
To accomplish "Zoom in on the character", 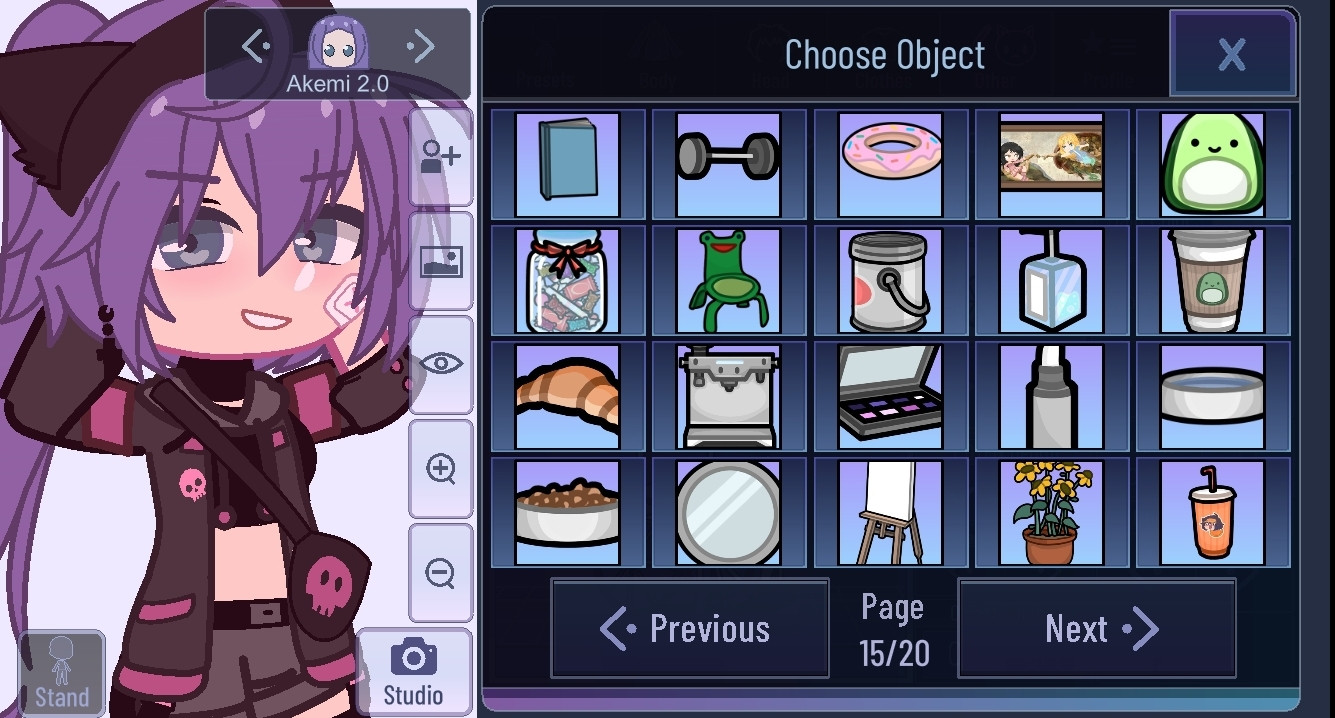I will [x=441, y=468].
